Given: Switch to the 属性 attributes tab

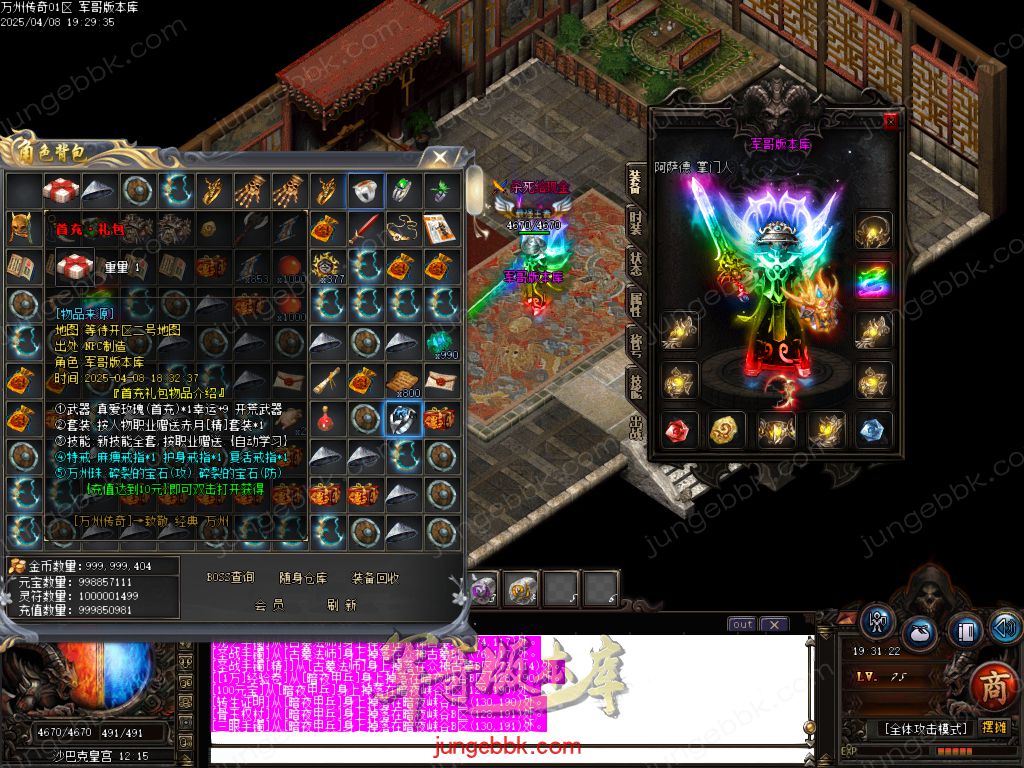Looking at the screenshot, I should coord(636,305).
